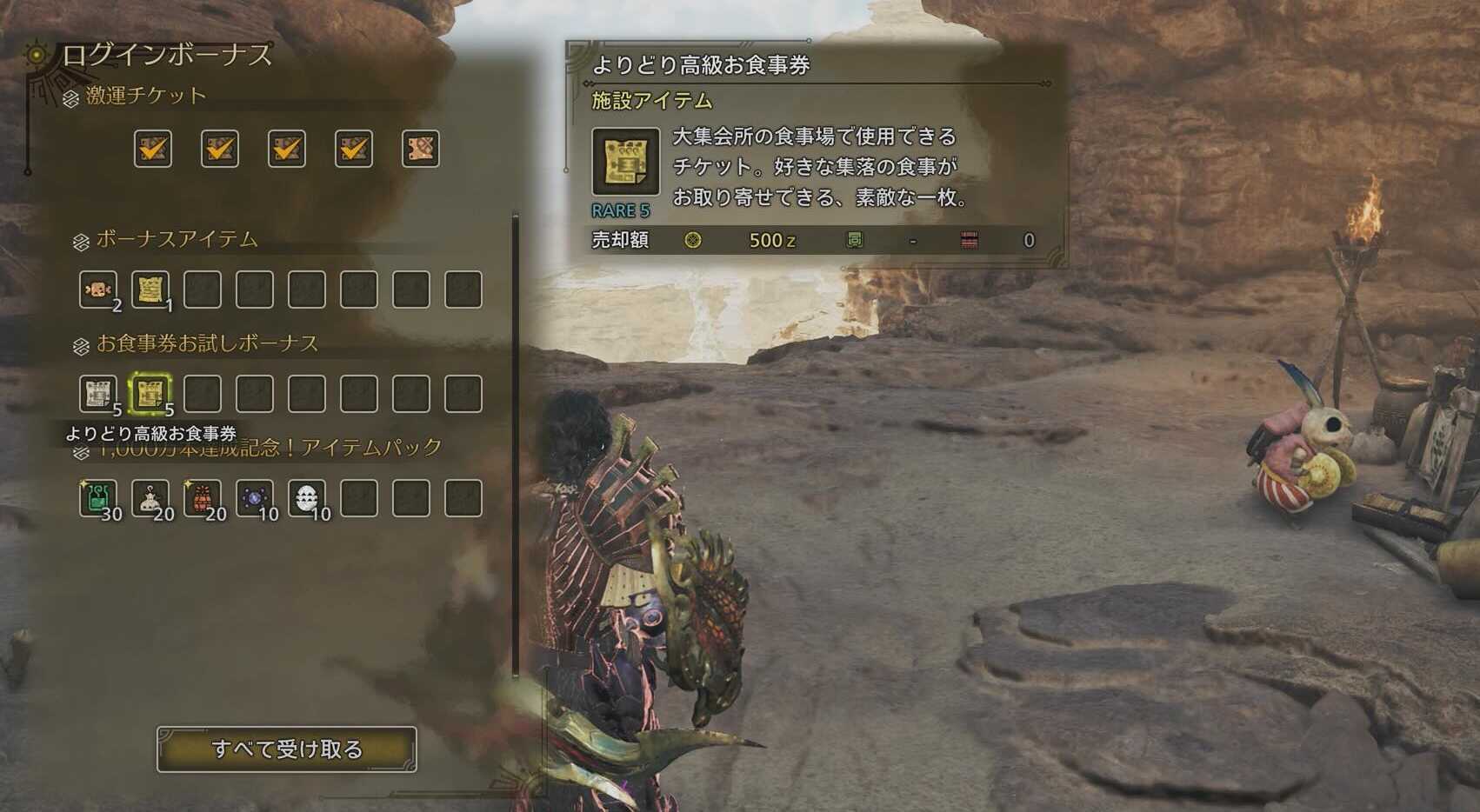The width and height of the screenshot is (1480, 812).
Task: Click the RARE 5 rarity label
Action: [x=620, y=209]
